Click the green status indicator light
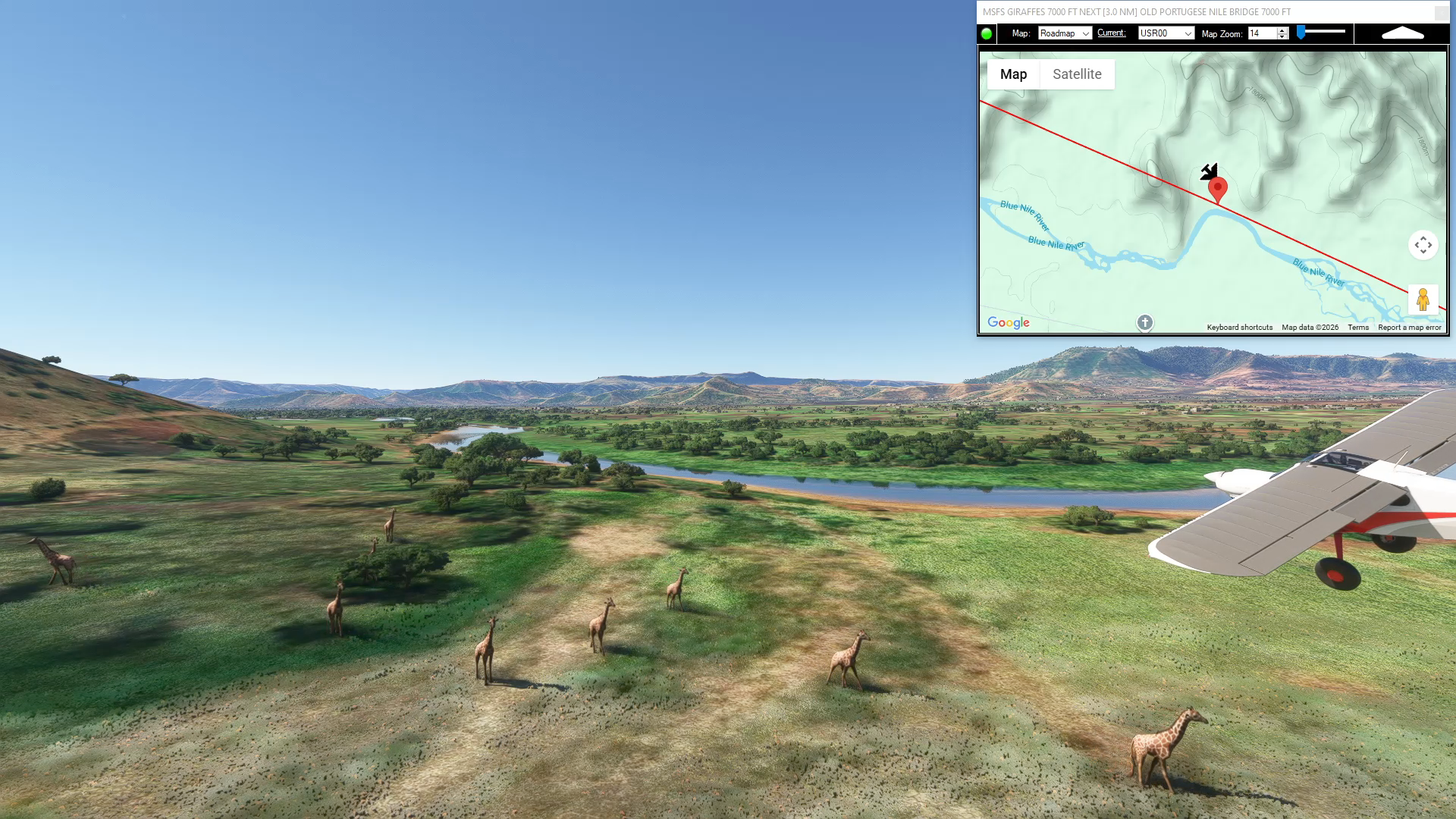This screenshot has height=819, width=1456. coord(987,33)
